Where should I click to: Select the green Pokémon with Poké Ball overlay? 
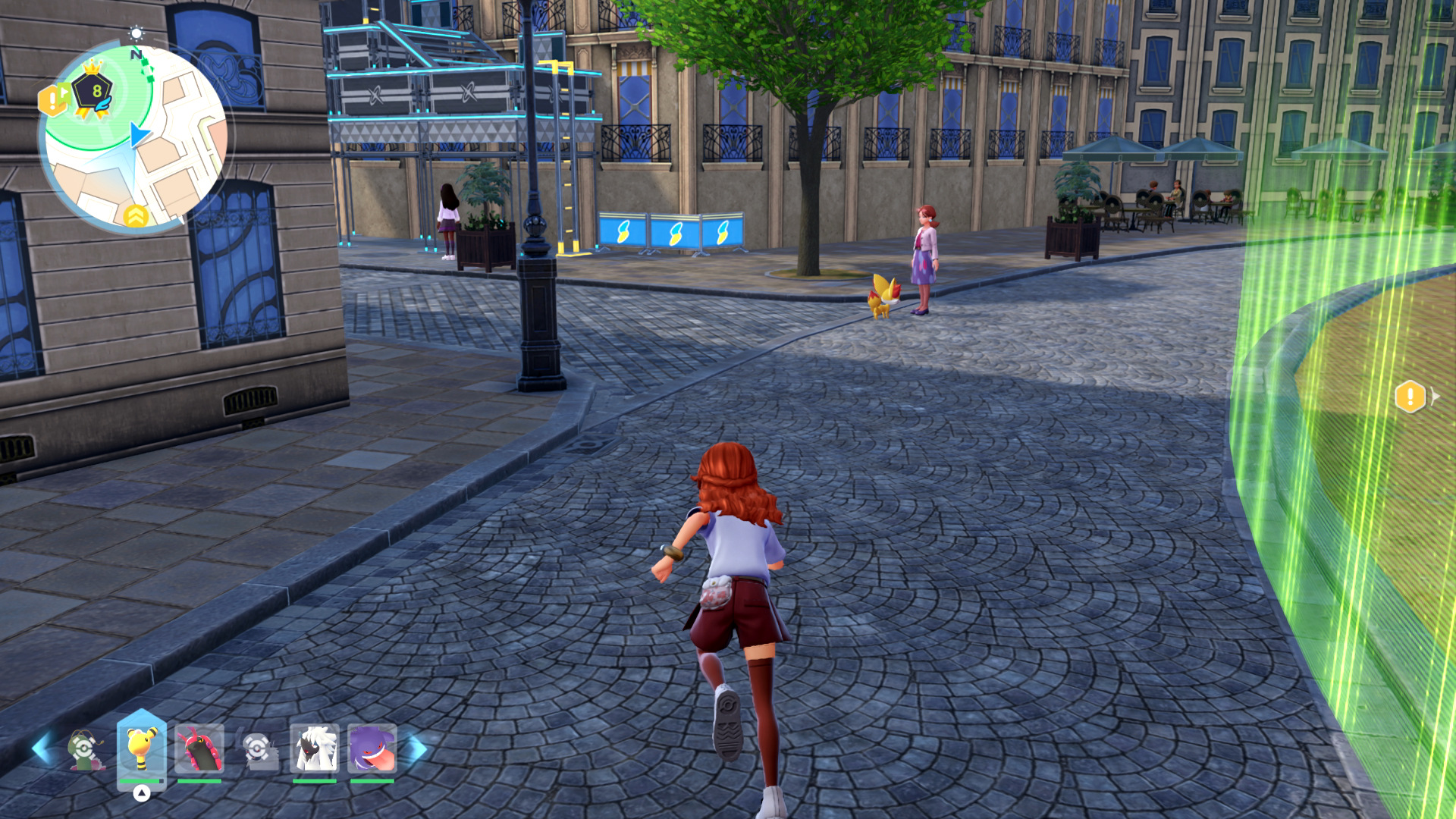point(85,749)
